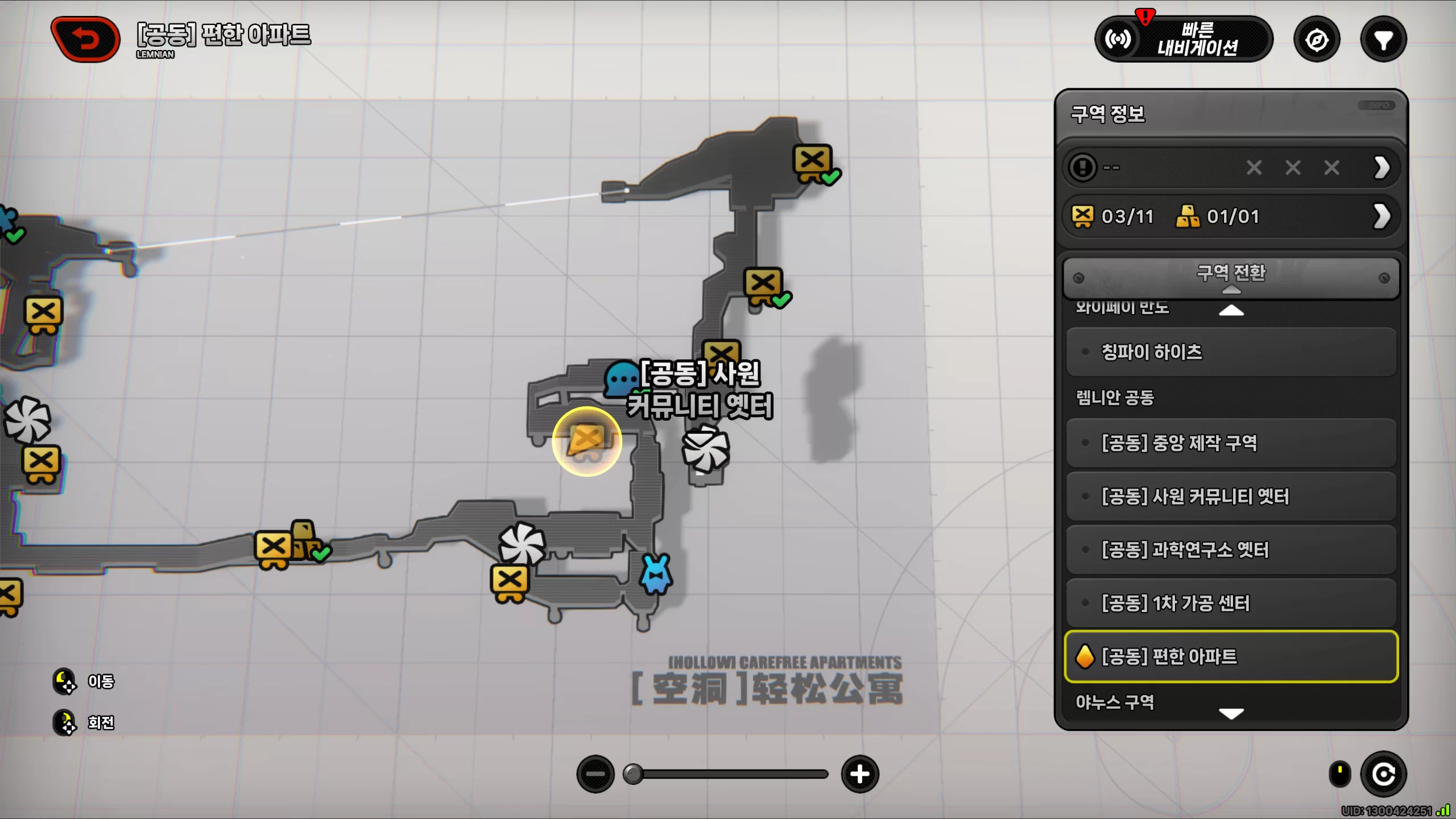The width and height of the screenshot is (1456, 819).
Task: Open 빠른 내비게이션 quick navigation
Action: point(1184,39)
